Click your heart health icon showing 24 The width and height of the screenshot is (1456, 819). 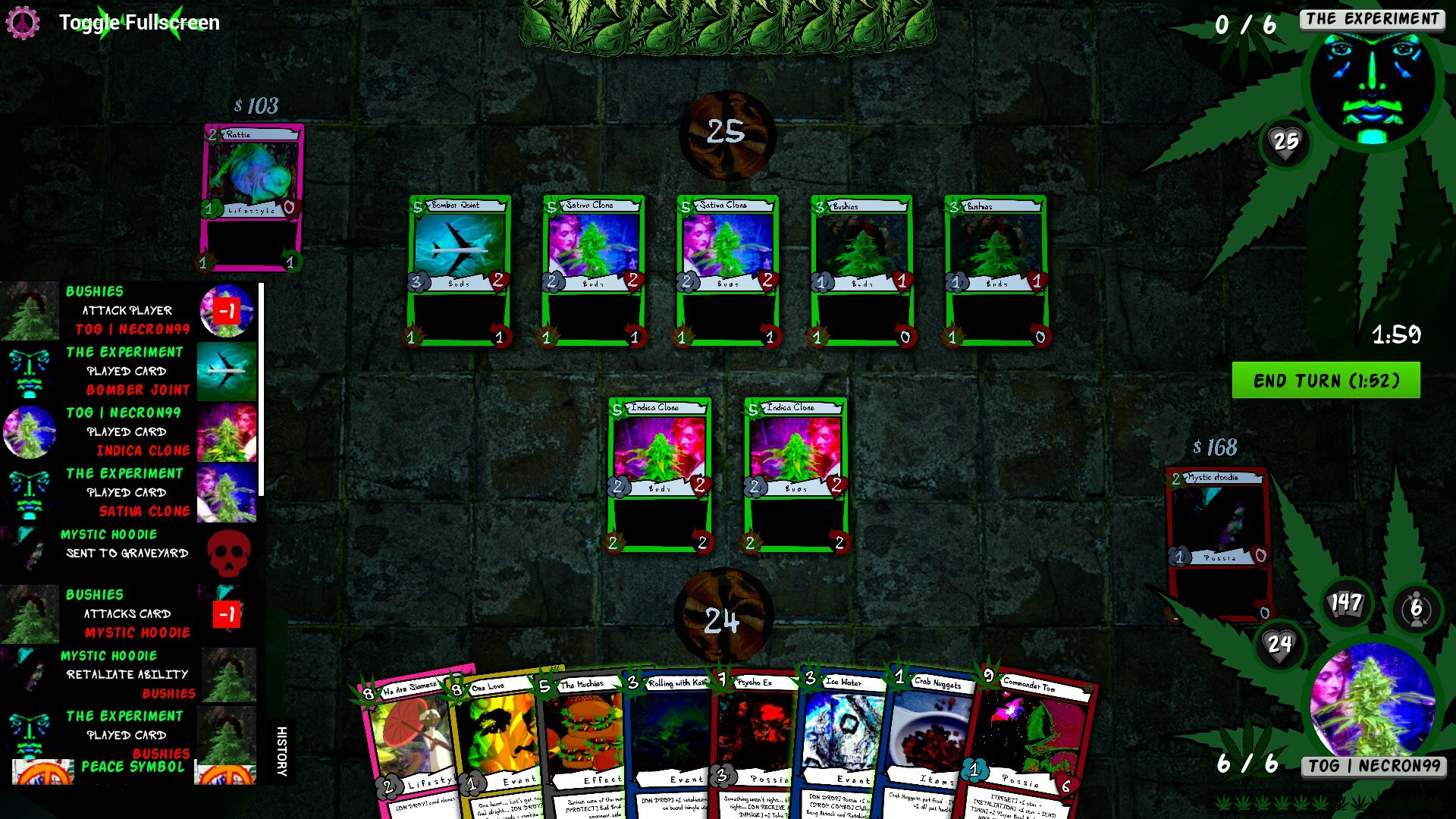[x=1279, y=644]
